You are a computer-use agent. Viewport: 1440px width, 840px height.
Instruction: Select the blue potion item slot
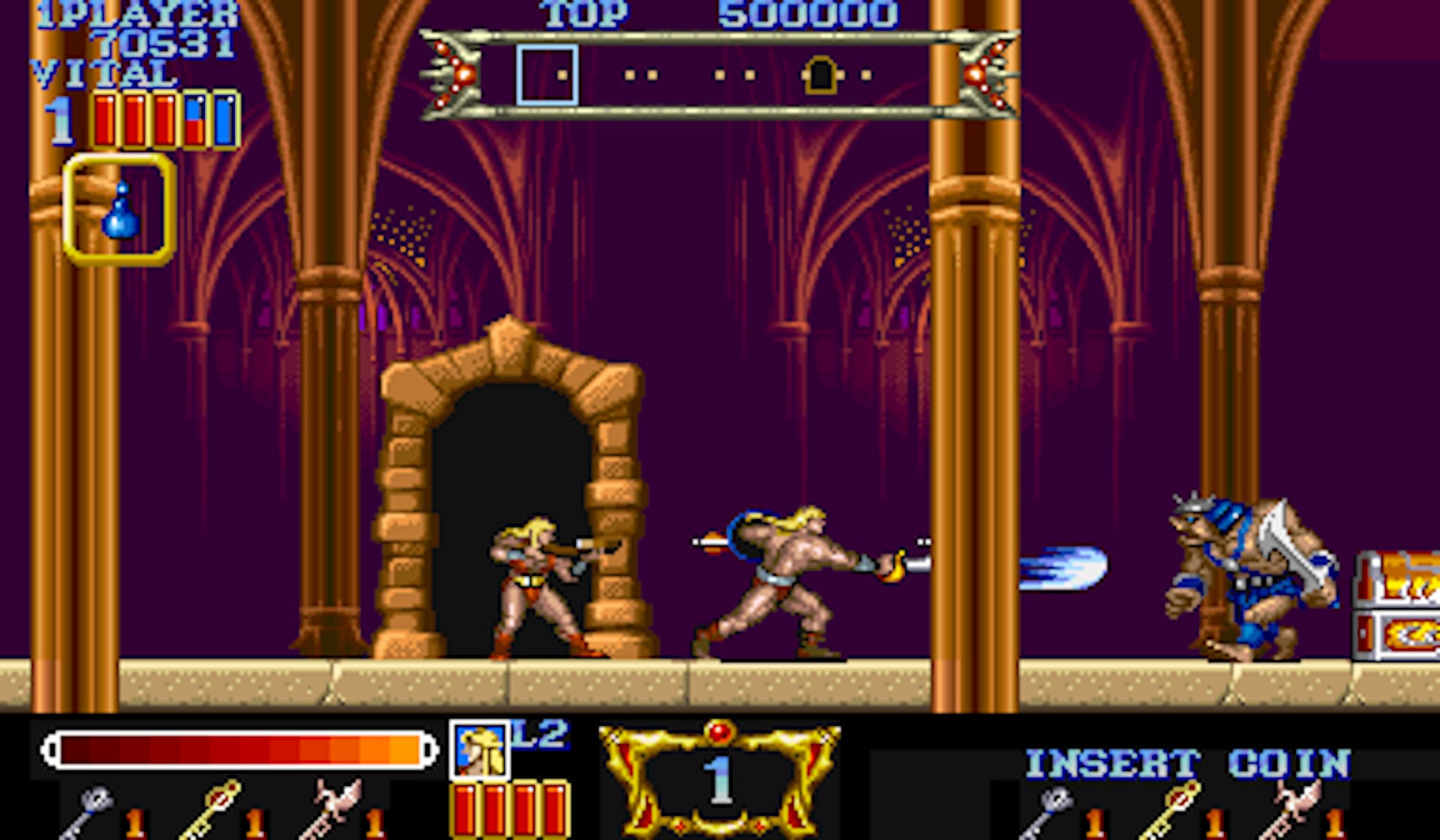click(120, 210)
